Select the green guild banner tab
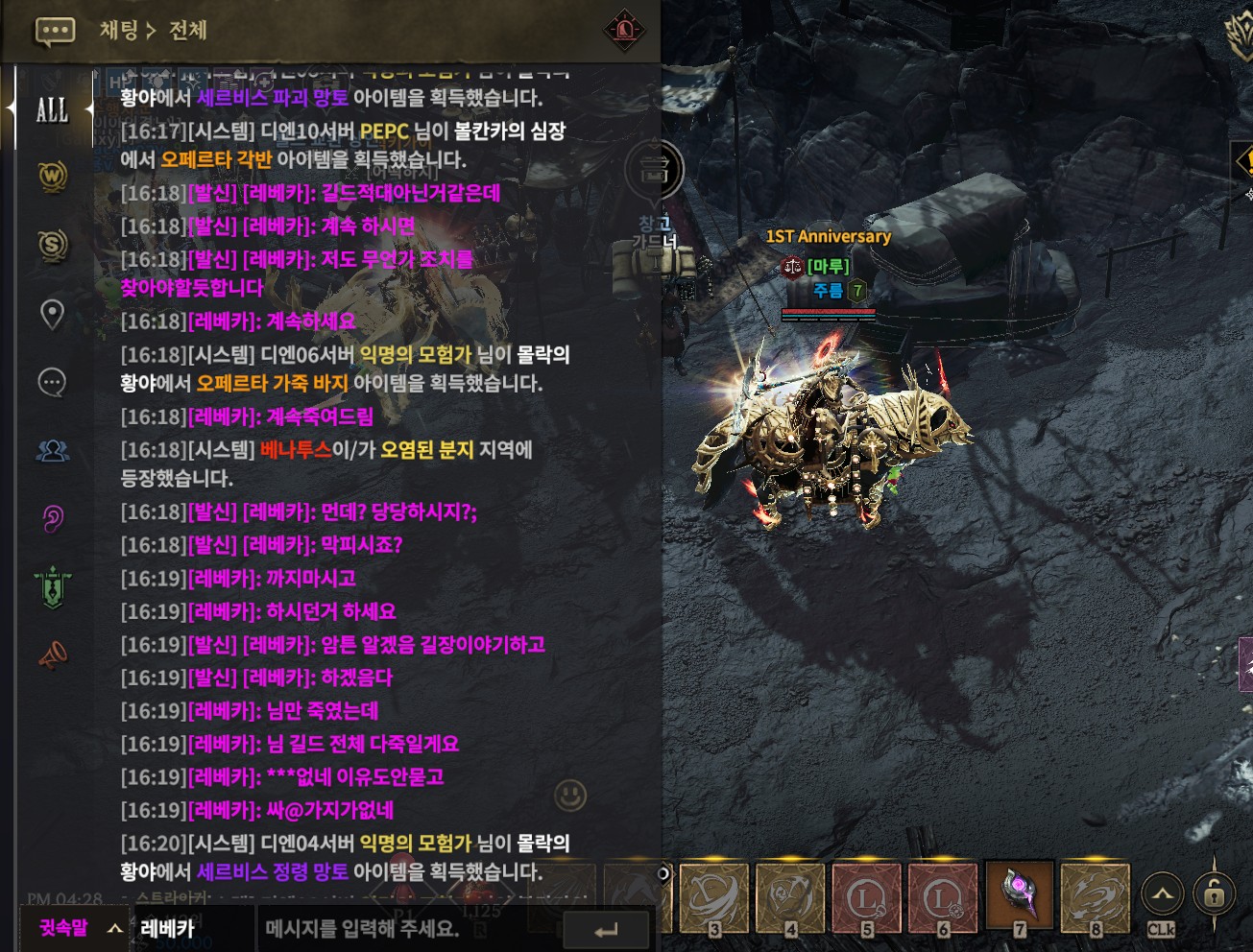1253x952 pixels. [53, 586]
